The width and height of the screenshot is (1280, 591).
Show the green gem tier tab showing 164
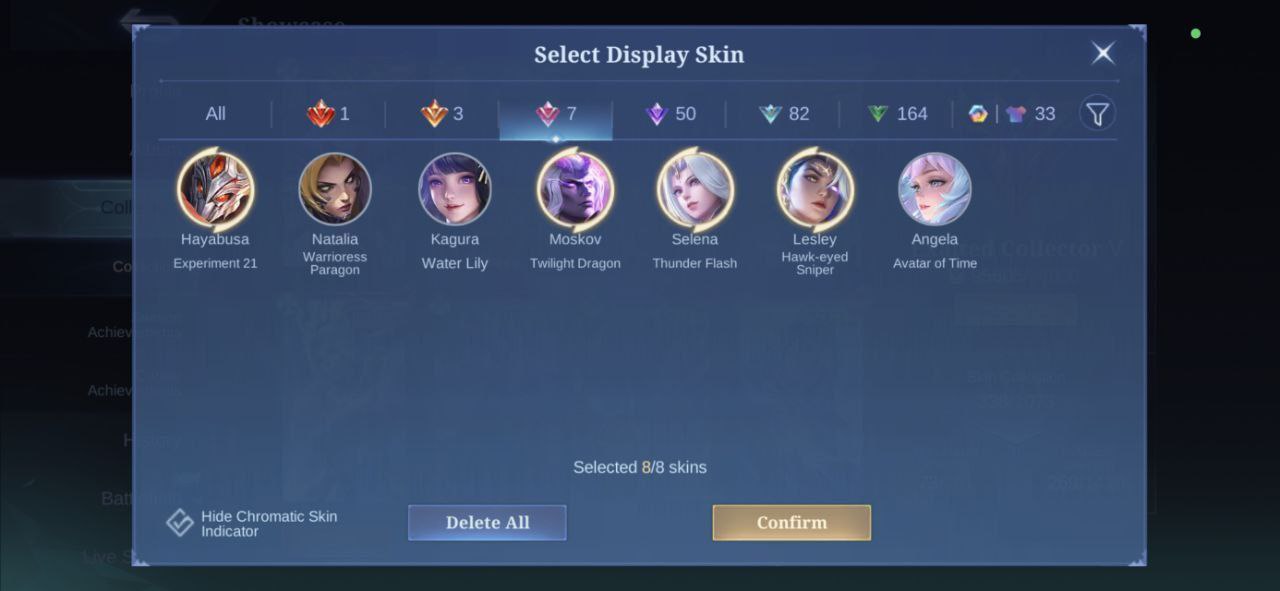coord(897,114)
